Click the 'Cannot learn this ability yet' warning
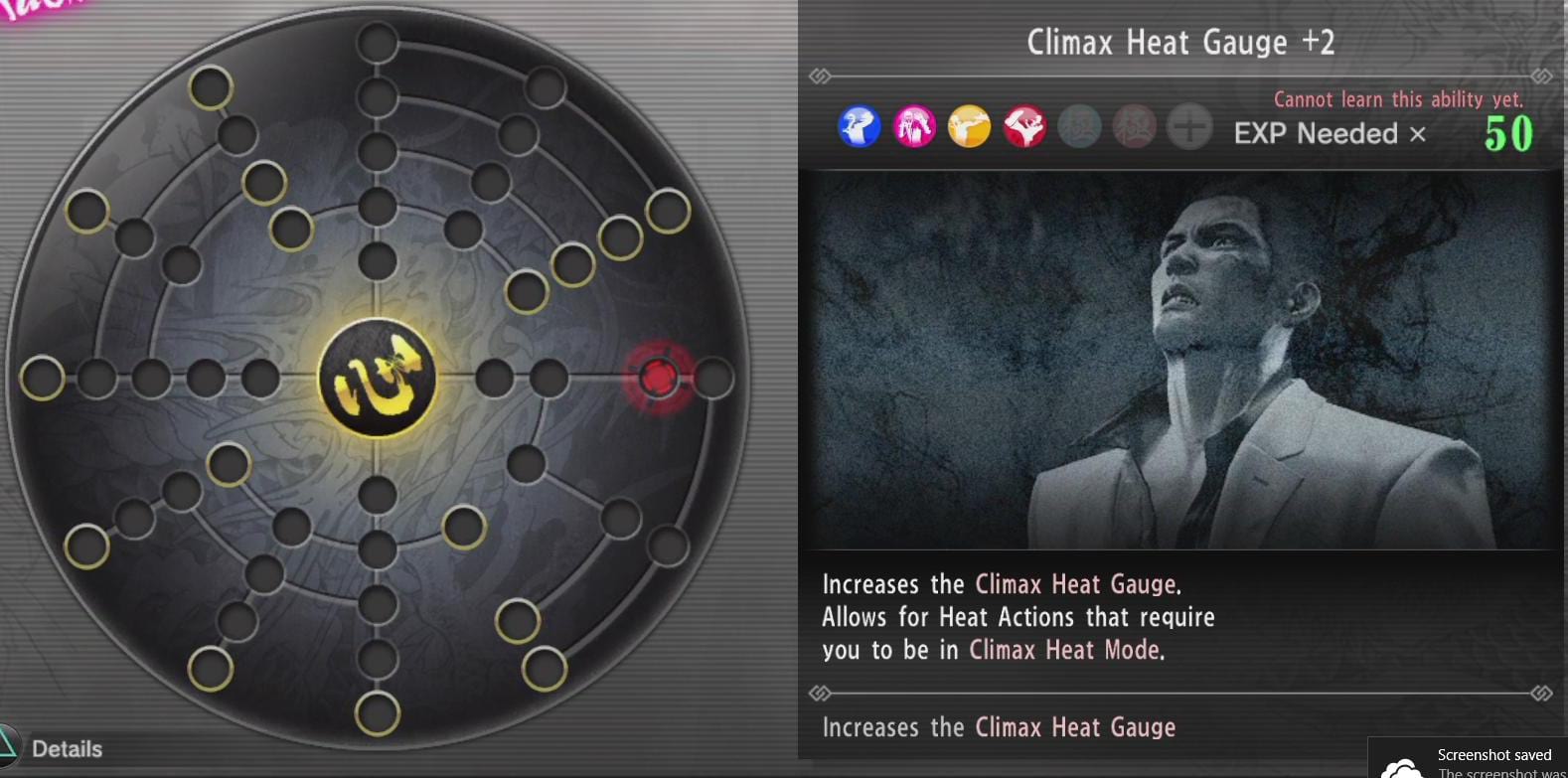Viewport: 1568px width, 778px height. pos(1397,99)
